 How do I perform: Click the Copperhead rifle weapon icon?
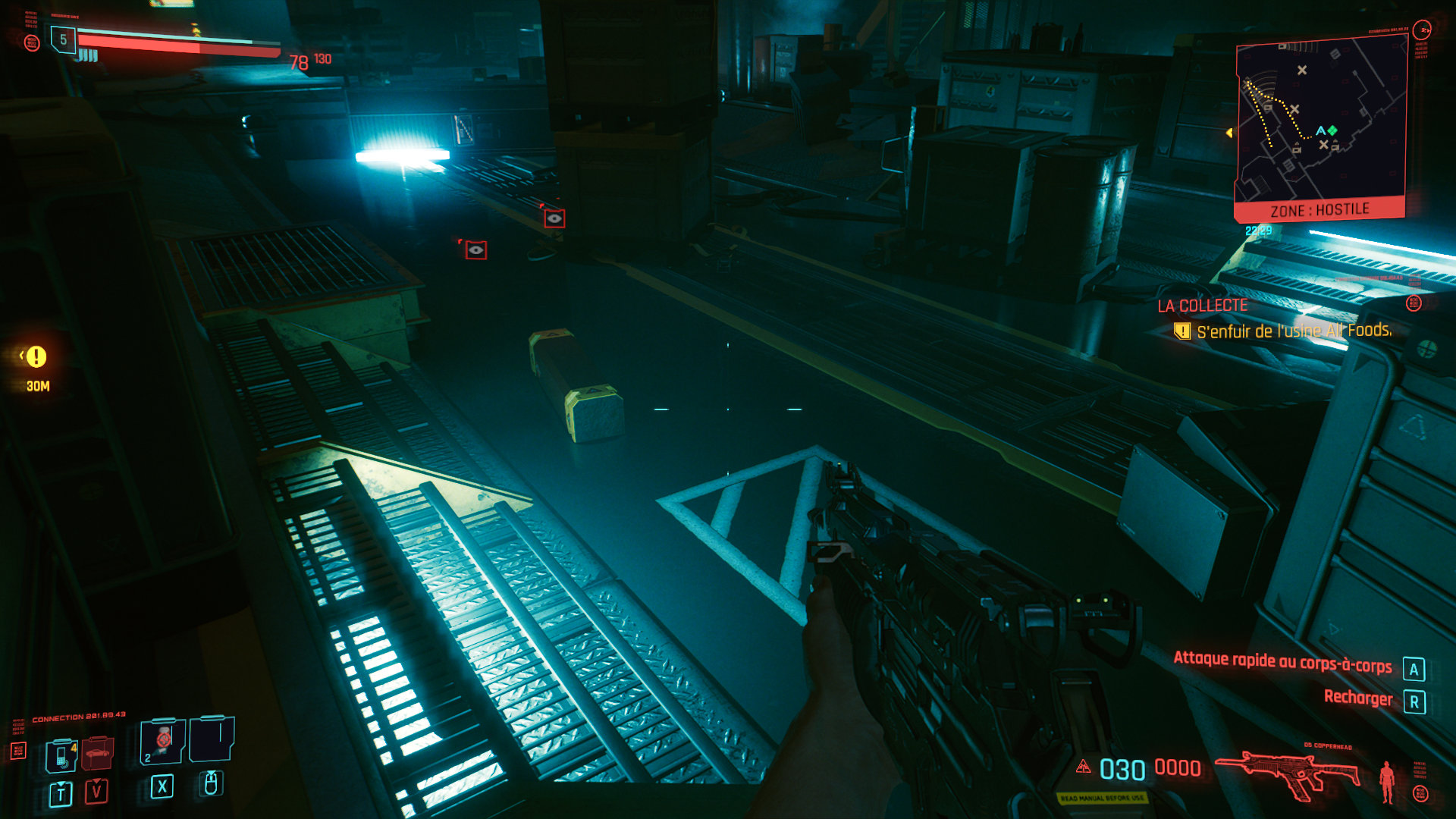click(x=1288, y=773)
